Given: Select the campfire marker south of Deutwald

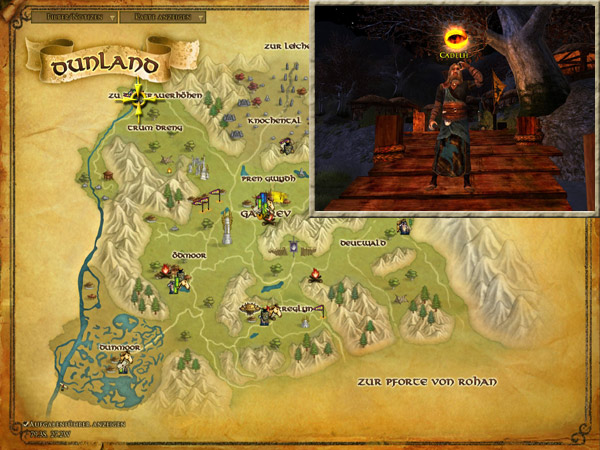Looking at the screenshot, I should (314, 274).
